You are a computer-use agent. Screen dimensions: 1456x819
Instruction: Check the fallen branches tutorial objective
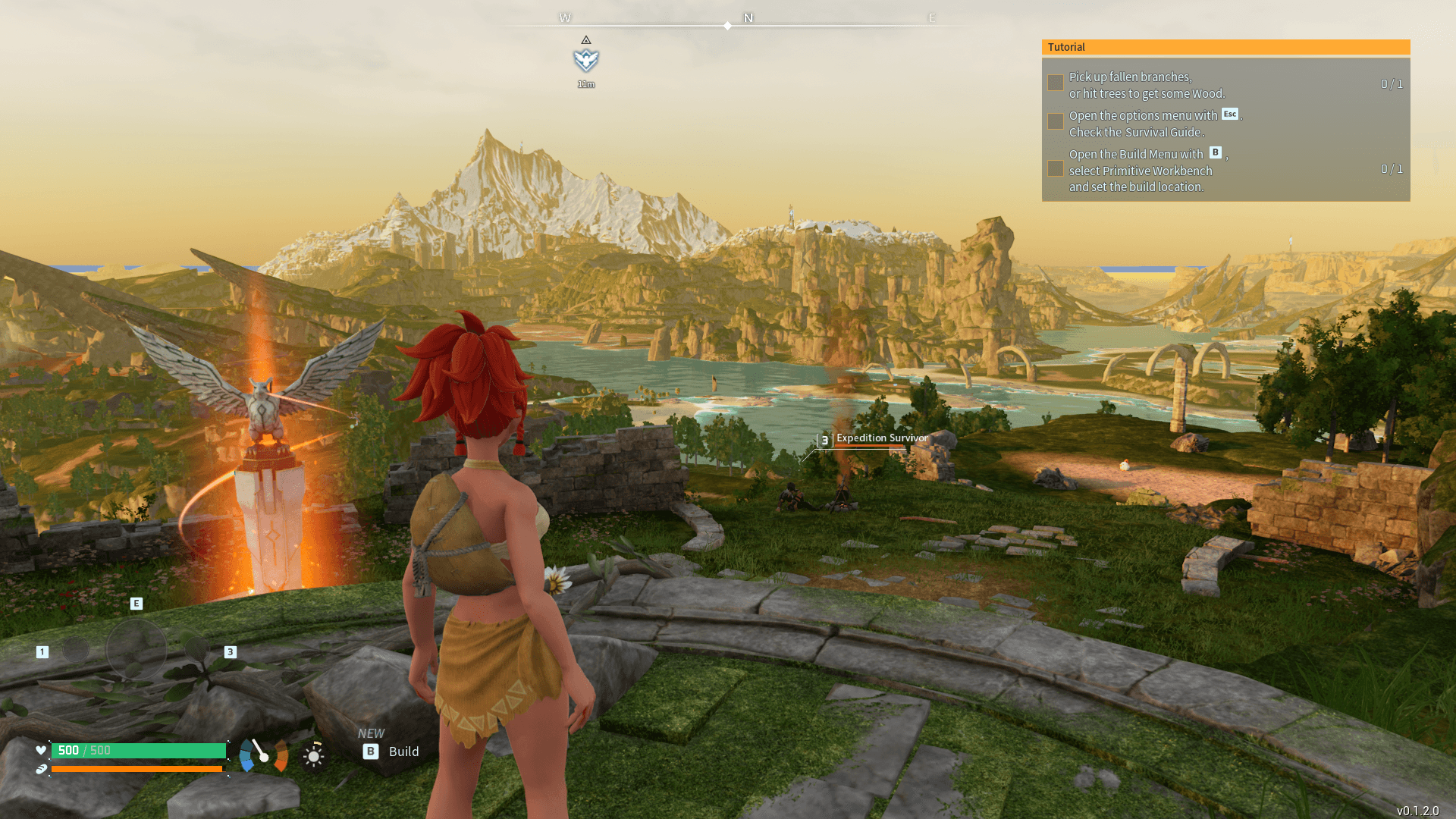pos(1055,82)
